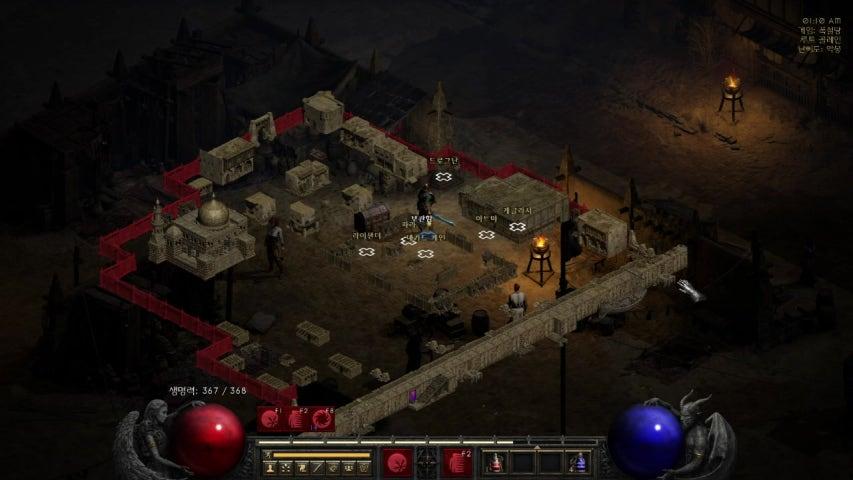Choose the F8 swirl skill shortcut icon
This screenshot has height=480, width=853.
pos(322,420)
